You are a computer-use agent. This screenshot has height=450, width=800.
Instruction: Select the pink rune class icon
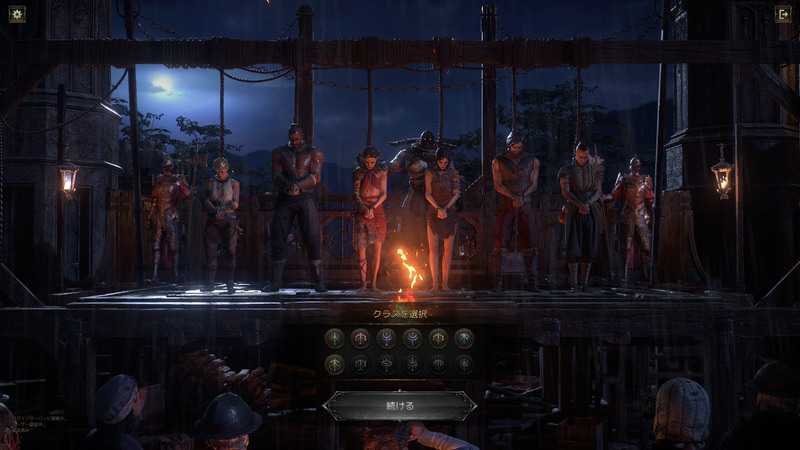360,338
